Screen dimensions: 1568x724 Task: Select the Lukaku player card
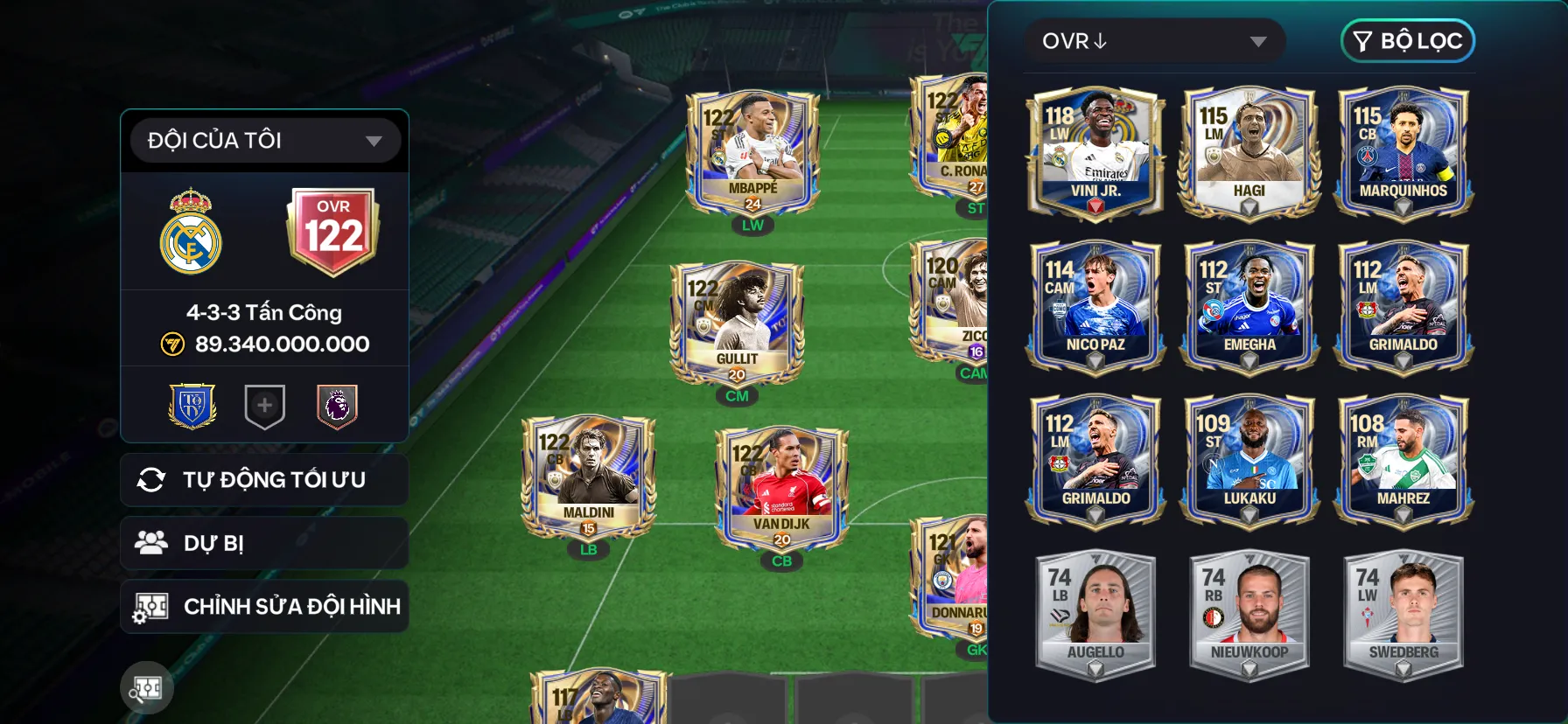pos(1249,459)
